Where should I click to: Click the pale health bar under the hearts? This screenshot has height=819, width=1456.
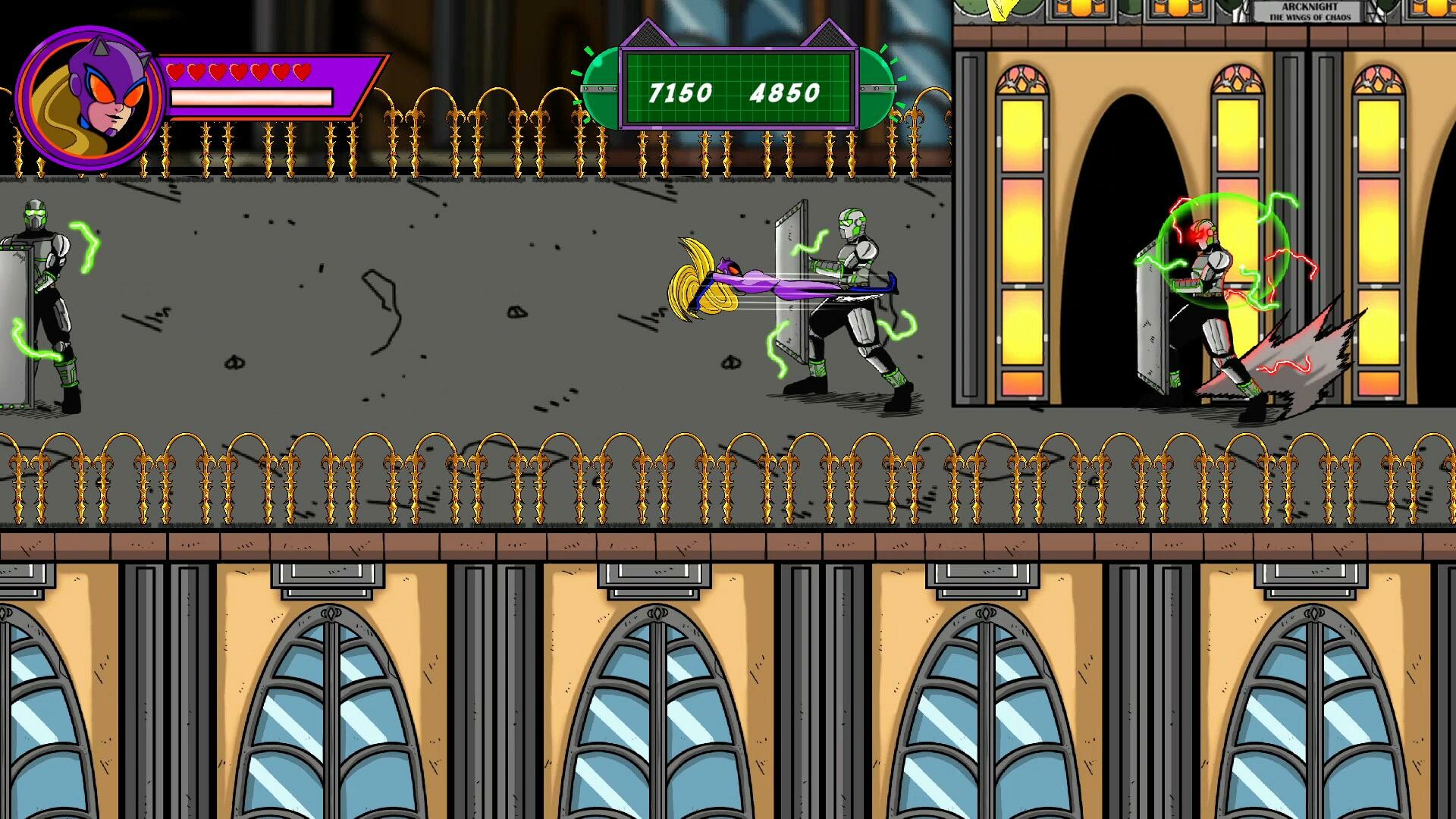[x=250, y=97]
